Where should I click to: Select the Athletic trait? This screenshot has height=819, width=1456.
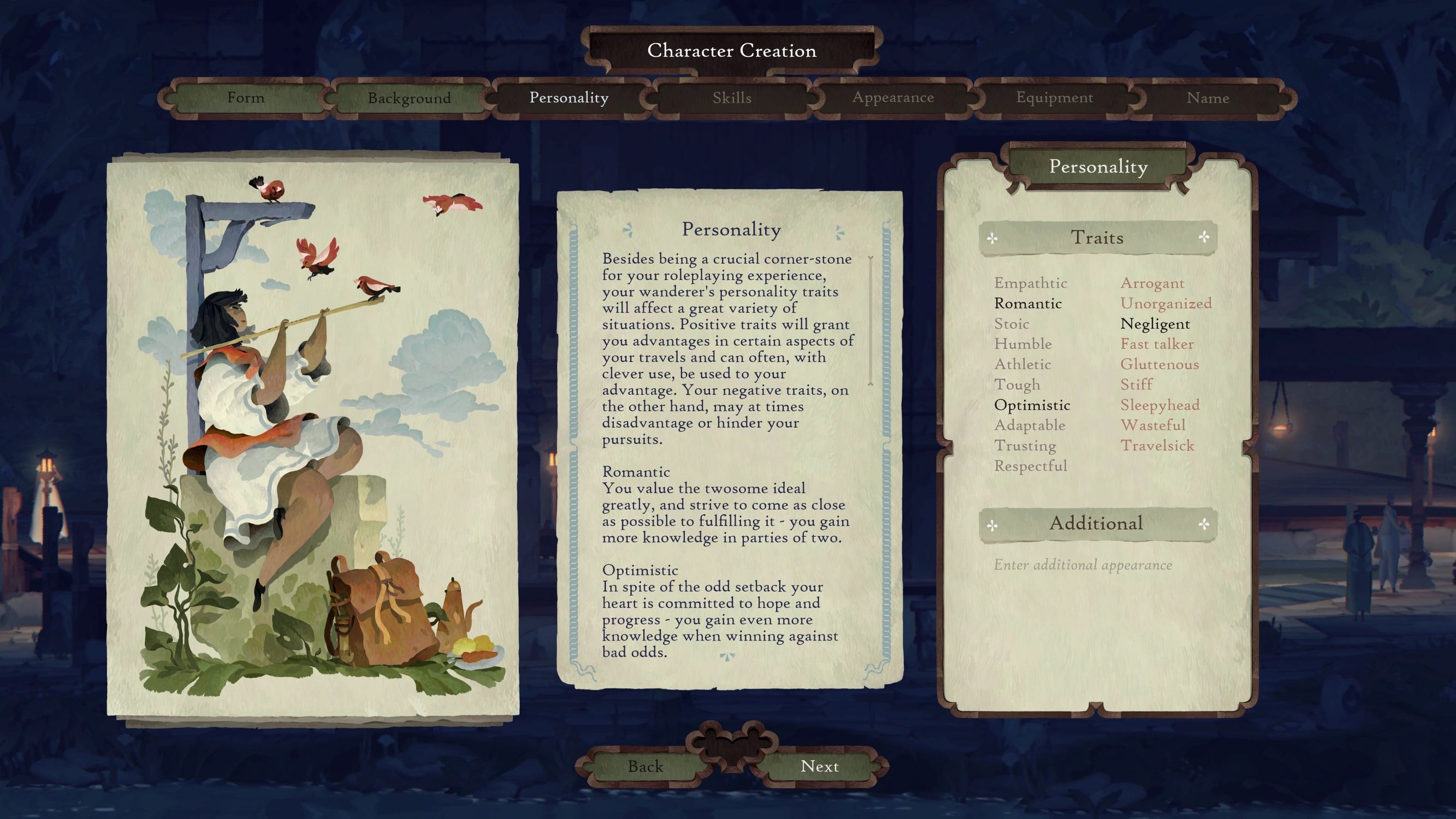point(1022,365)
